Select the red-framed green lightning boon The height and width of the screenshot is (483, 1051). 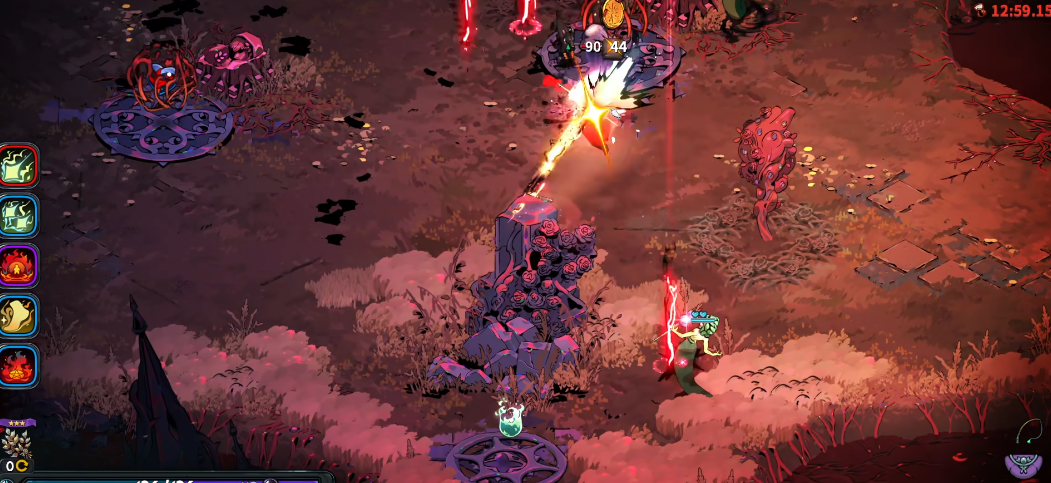click(18, 166)
